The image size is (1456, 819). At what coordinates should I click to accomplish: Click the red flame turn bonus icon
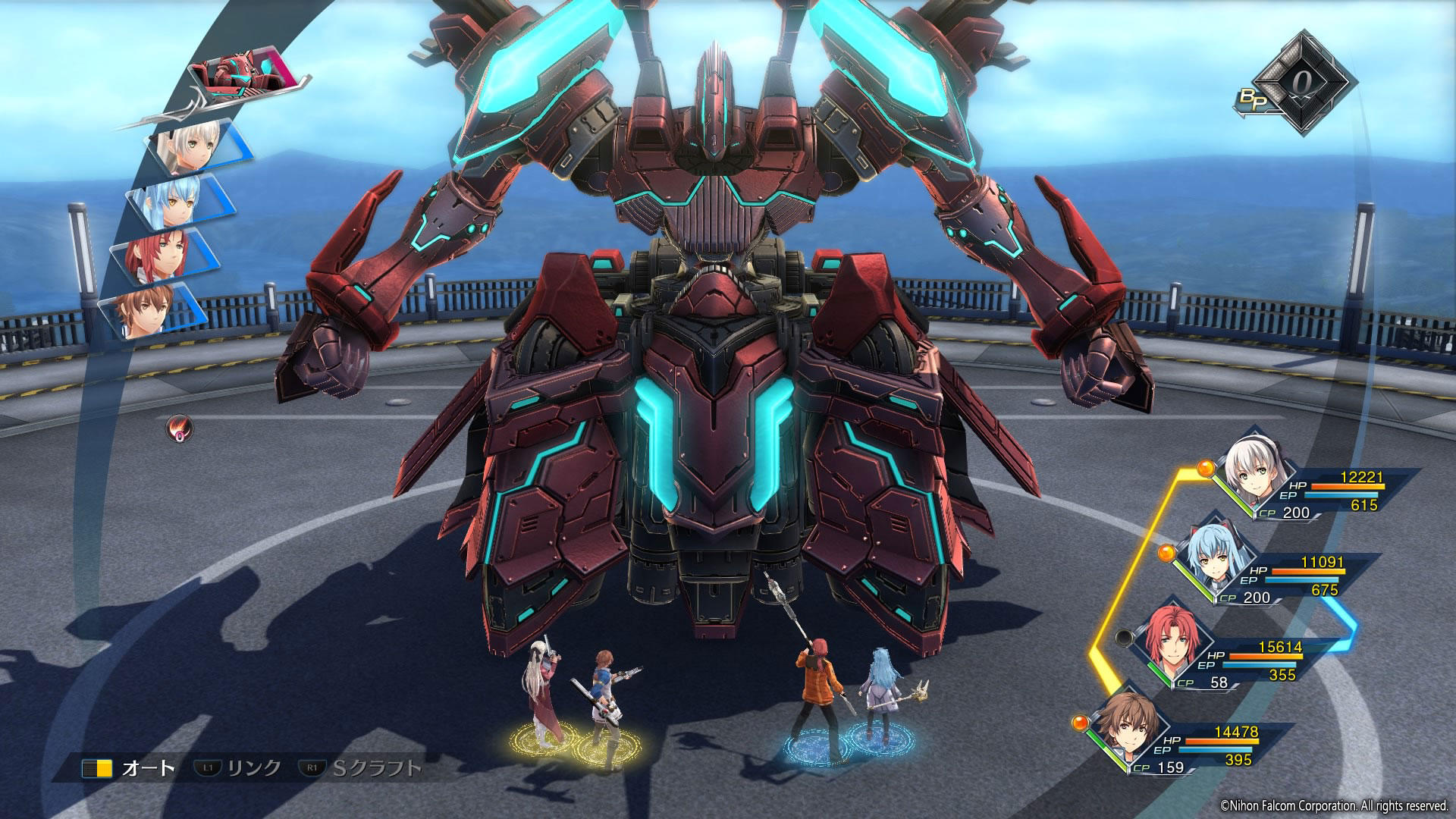coord(180,429)
